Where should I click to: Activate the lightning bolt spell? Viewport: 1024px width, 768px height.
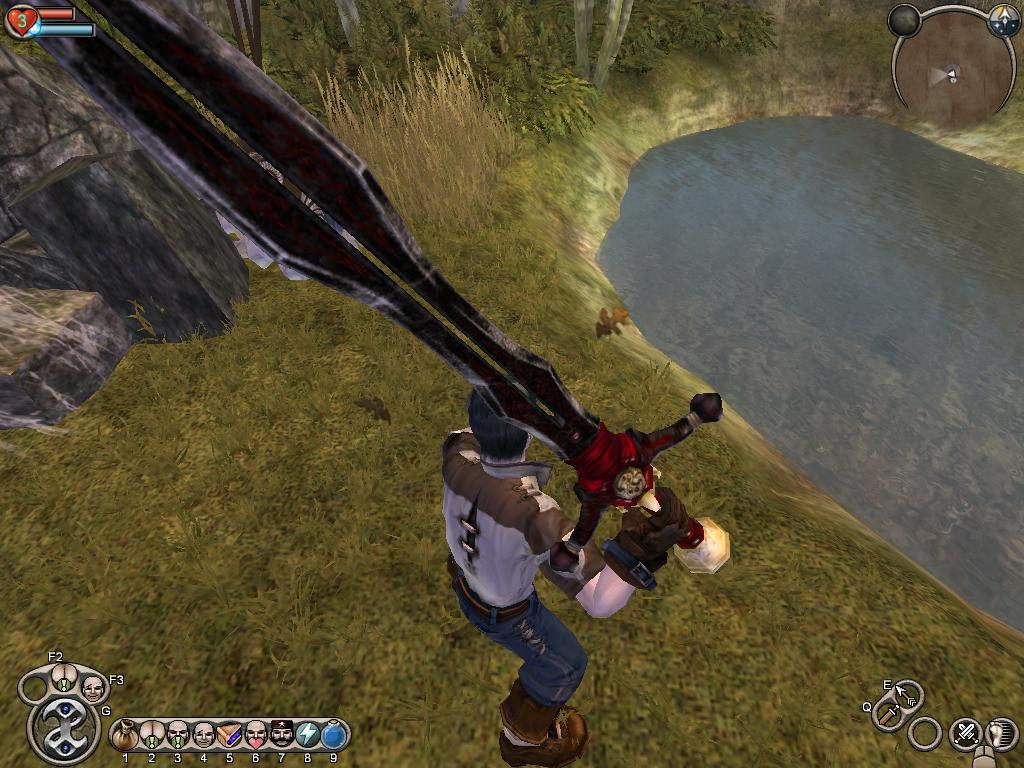click(x=307, y=735)
